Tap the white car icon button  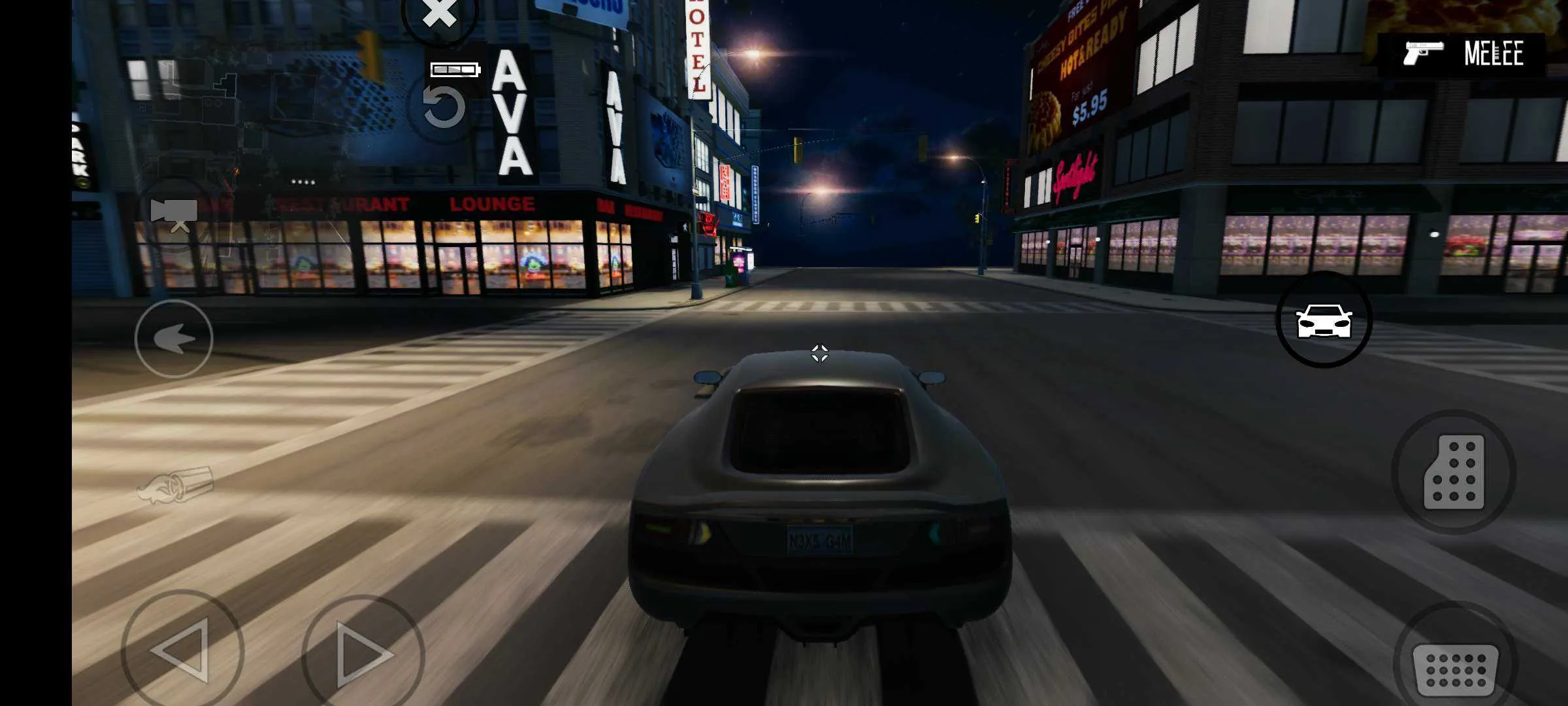point(1324,320)
